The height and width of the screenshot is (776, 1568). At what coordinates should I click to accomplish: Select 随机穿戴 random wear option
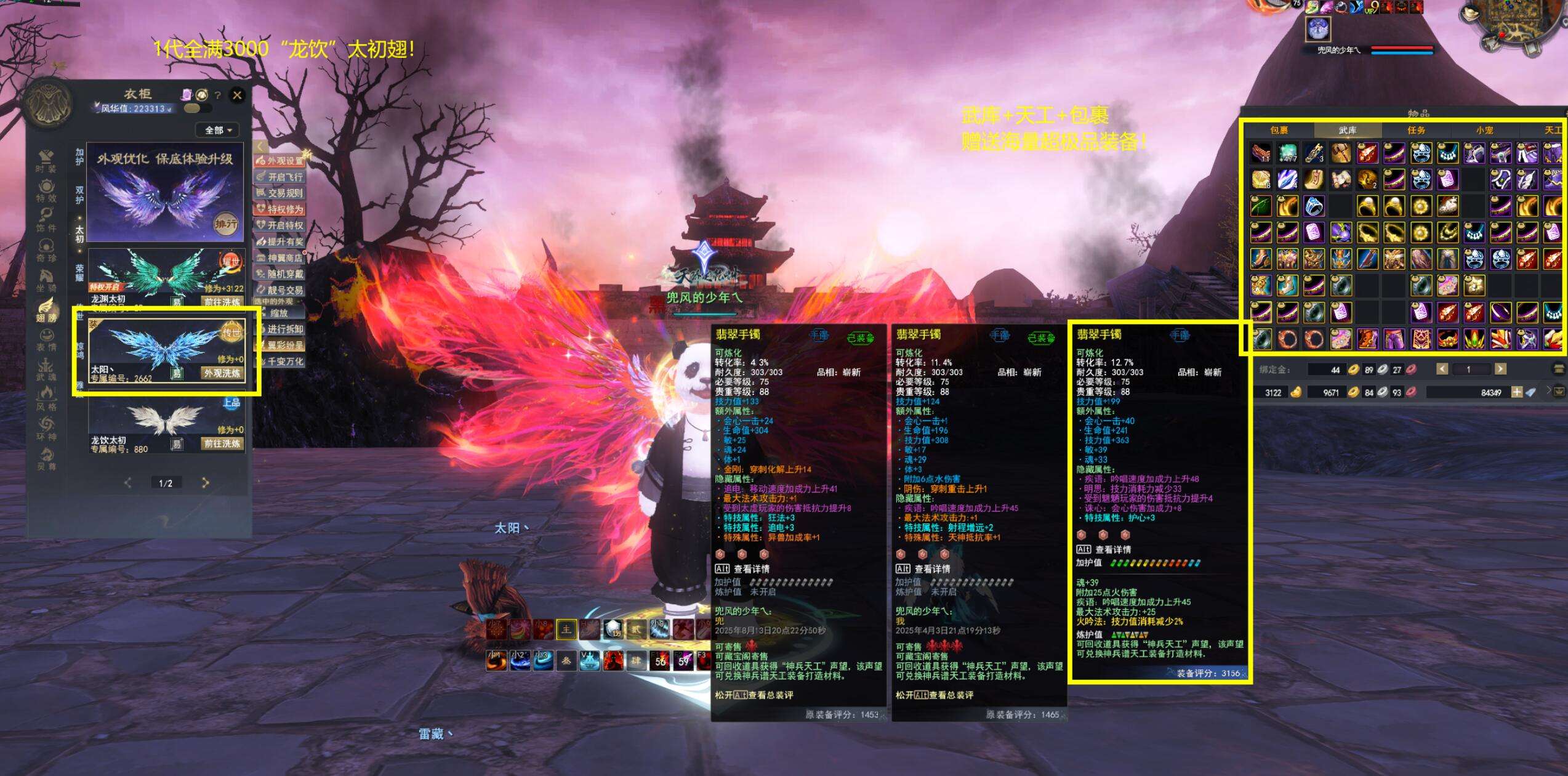click(280, 273)
